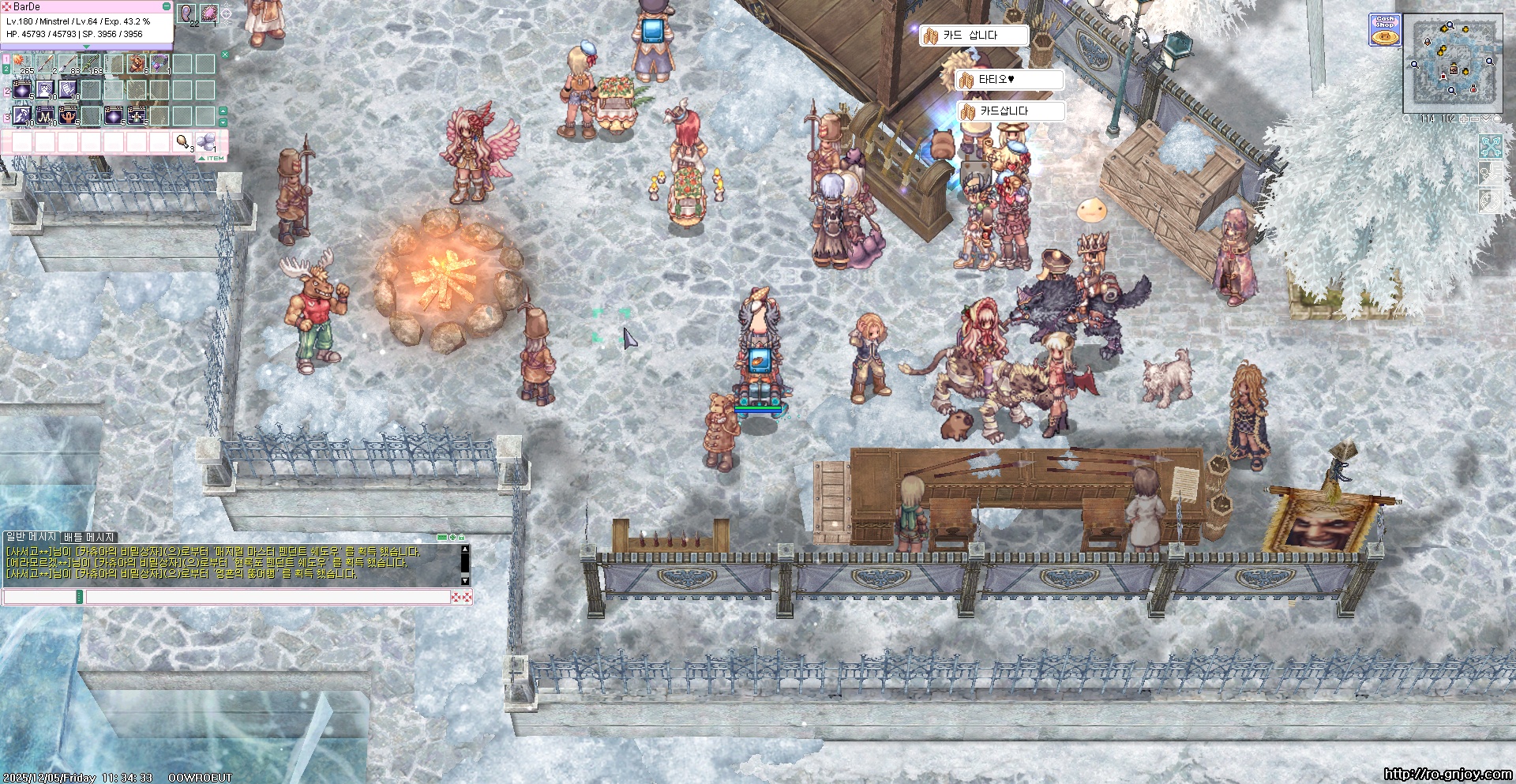Click the minimap display

(x=1453, y=63)
